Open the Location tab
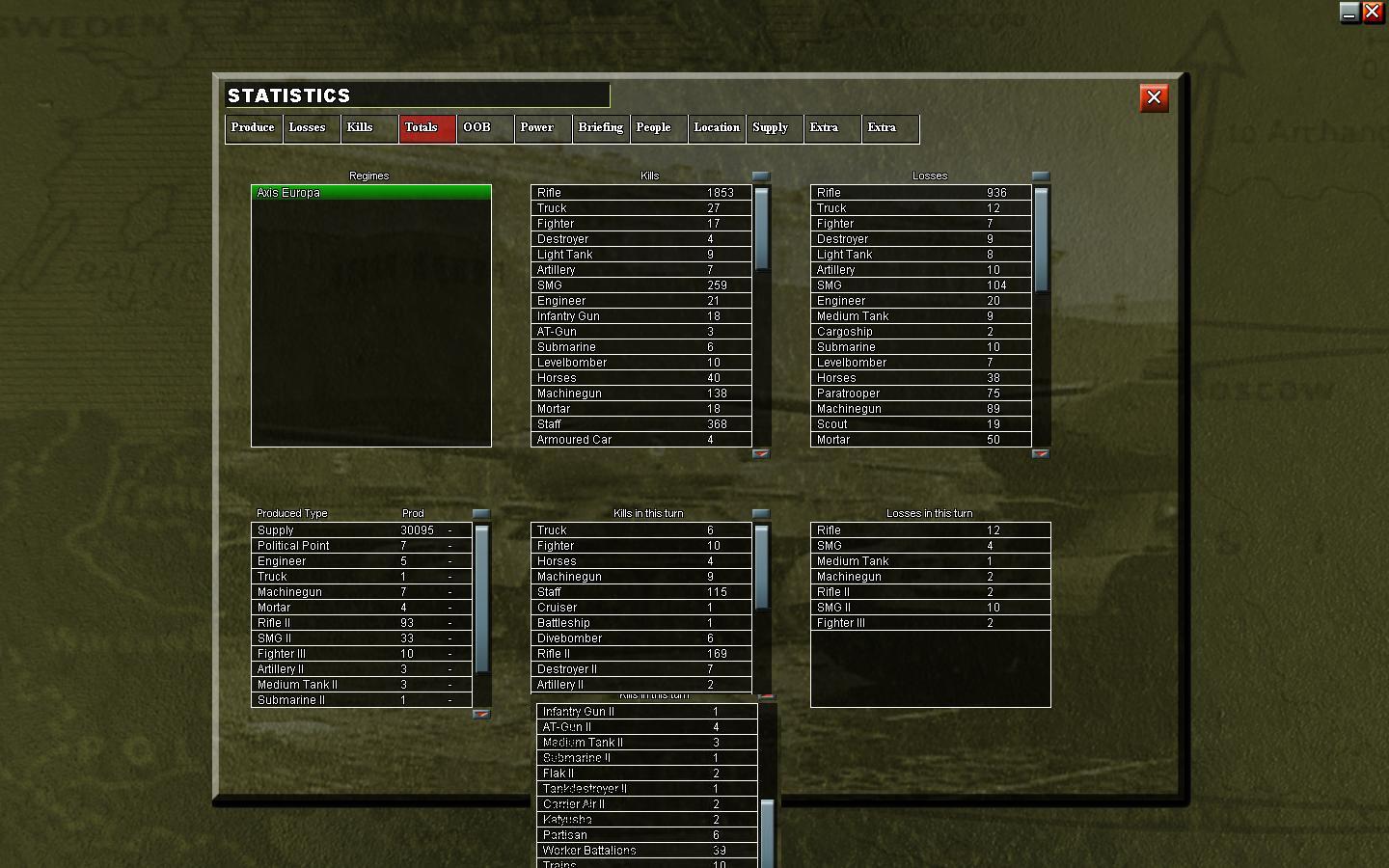The height and width of the screenshot is (868, 1389). (x=716, y=128)
